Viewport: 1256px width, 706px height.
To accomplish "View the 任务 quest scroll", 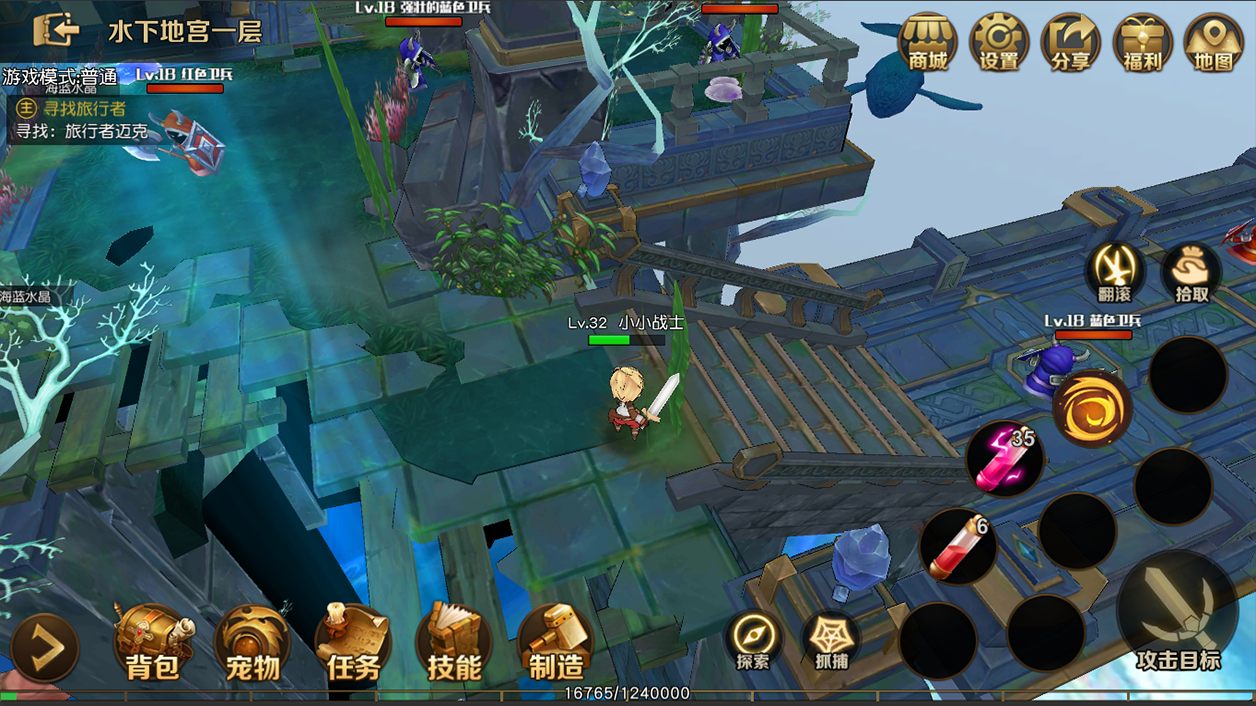I will 353,643.
